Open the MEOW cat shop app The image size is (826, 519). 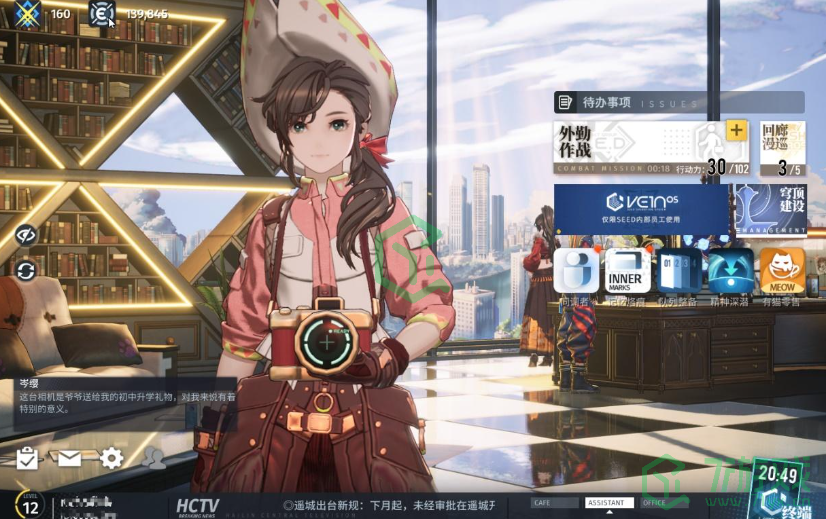coord(782,272)
